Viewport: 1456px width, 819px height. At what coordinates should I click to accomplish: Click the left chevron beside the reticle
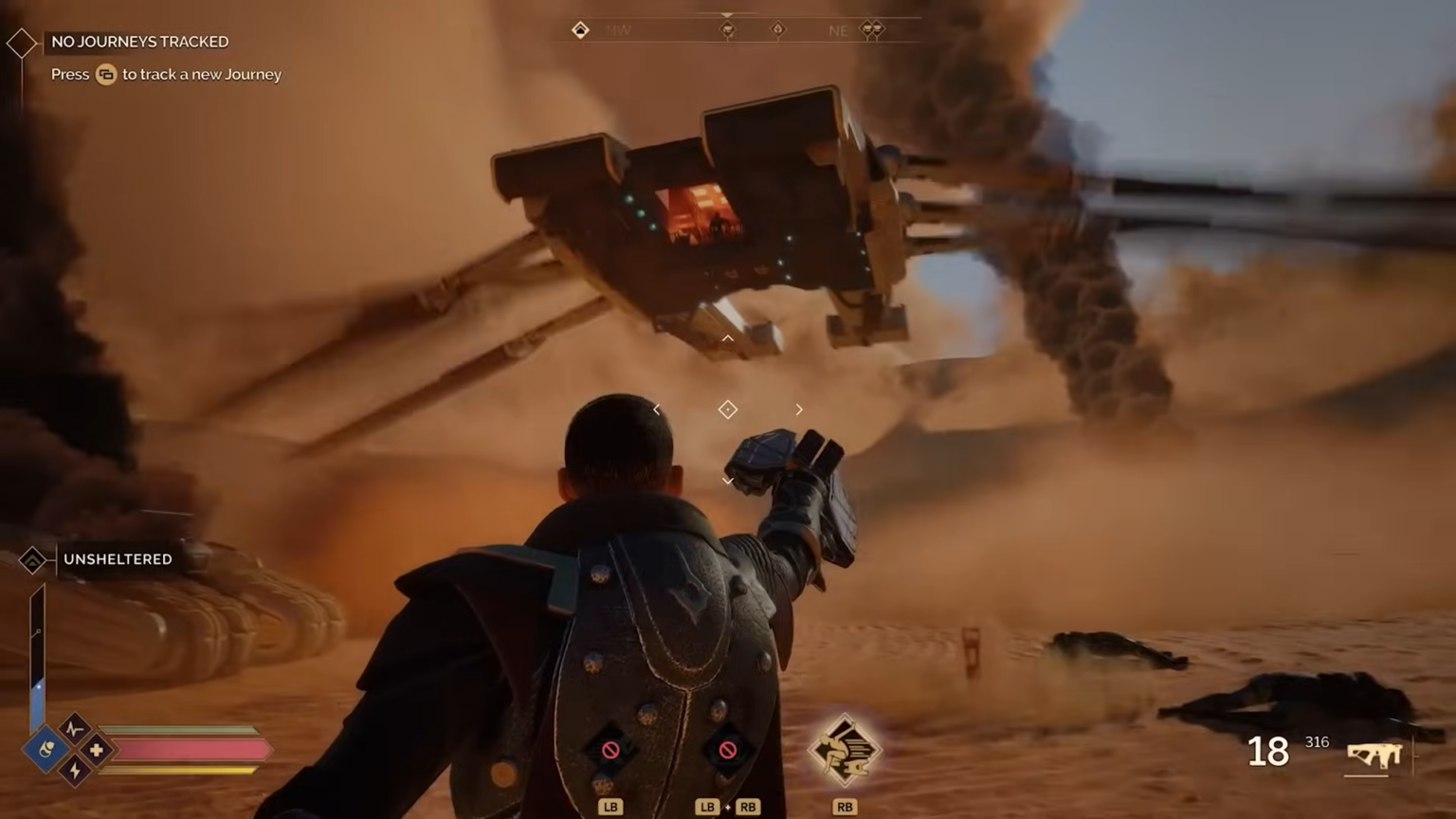tap(656, 409)
